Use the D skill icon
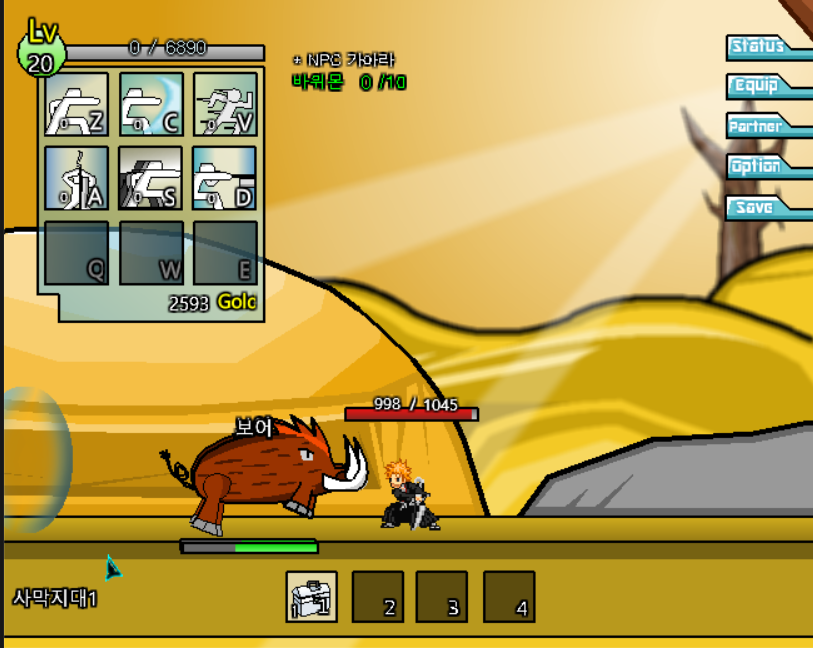Screen dimensions: 813x648 tap(225, 178)
